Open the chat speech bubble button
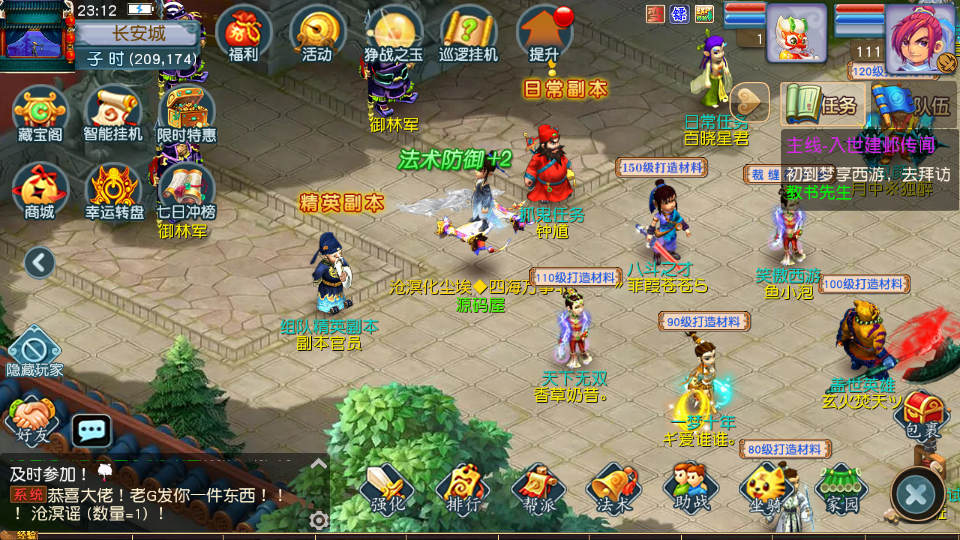 (92, 431)
